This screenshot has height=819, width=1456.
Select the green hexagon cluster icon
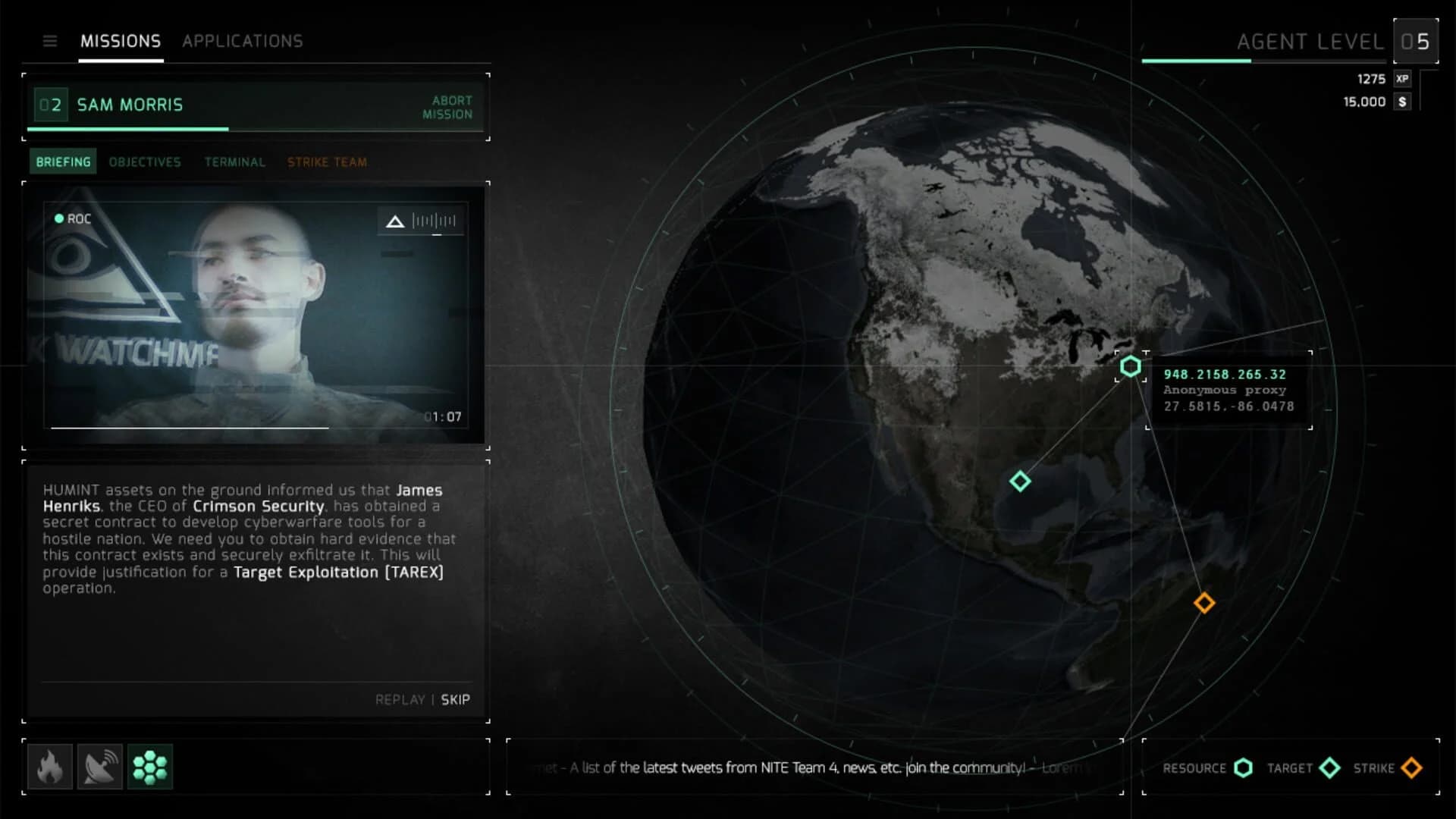[x=150, y=767]
